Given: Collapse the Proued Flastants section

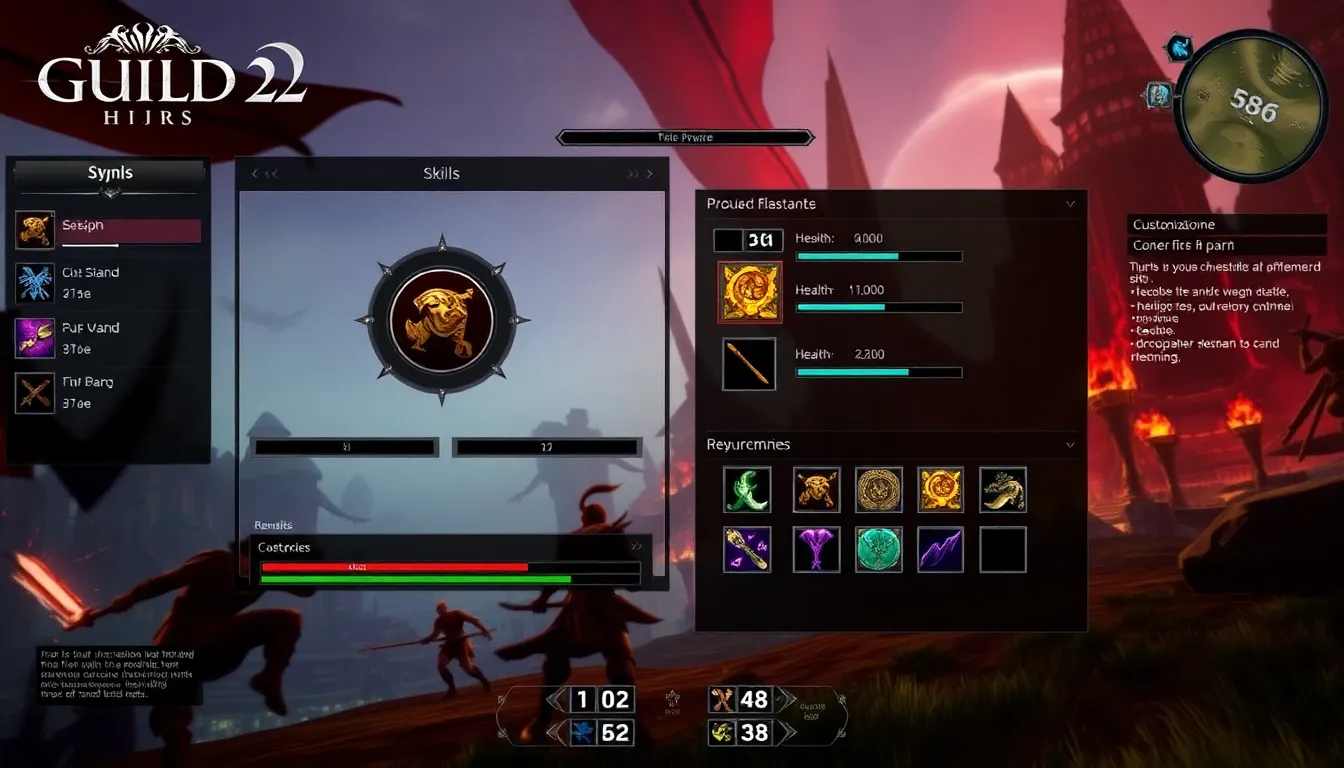Looking at the screenshot, I should pyautogui.click(x=1070, y=204).
